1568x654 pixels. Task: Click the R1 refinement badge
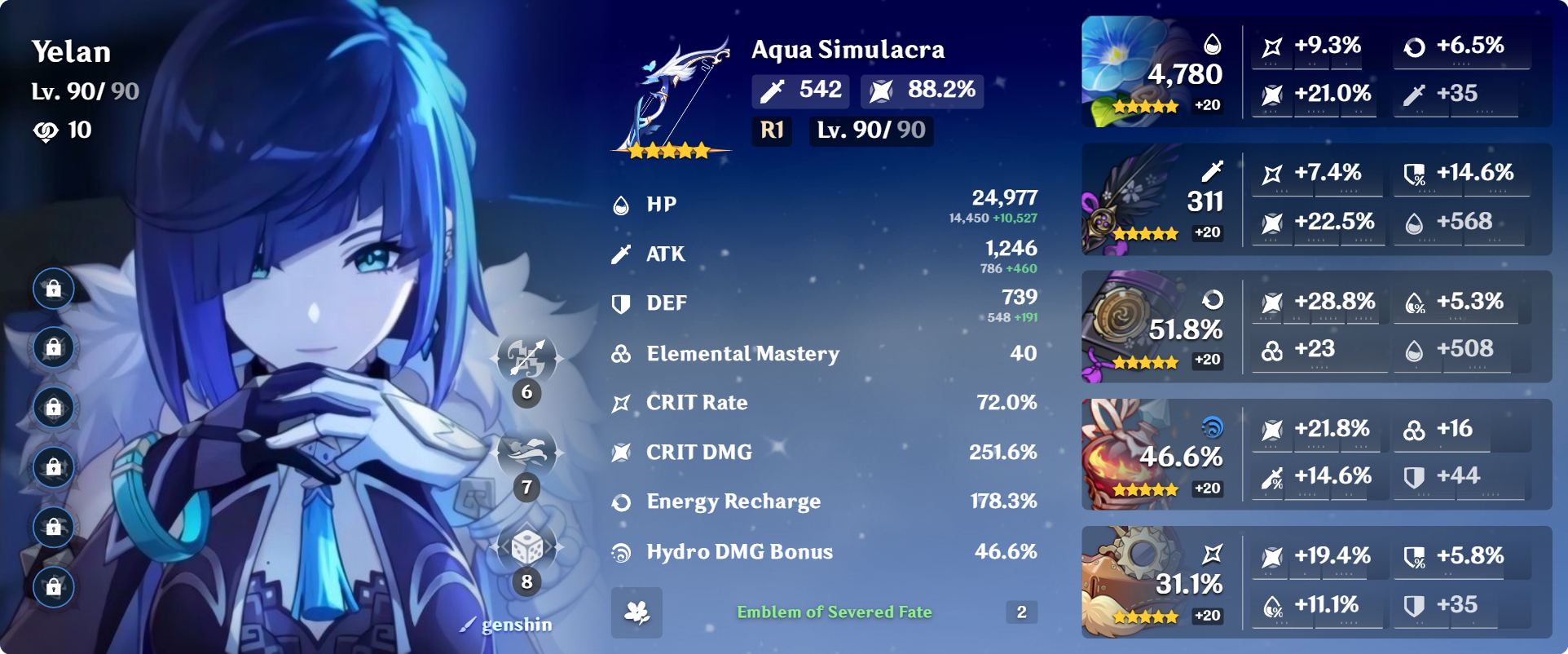771,130
